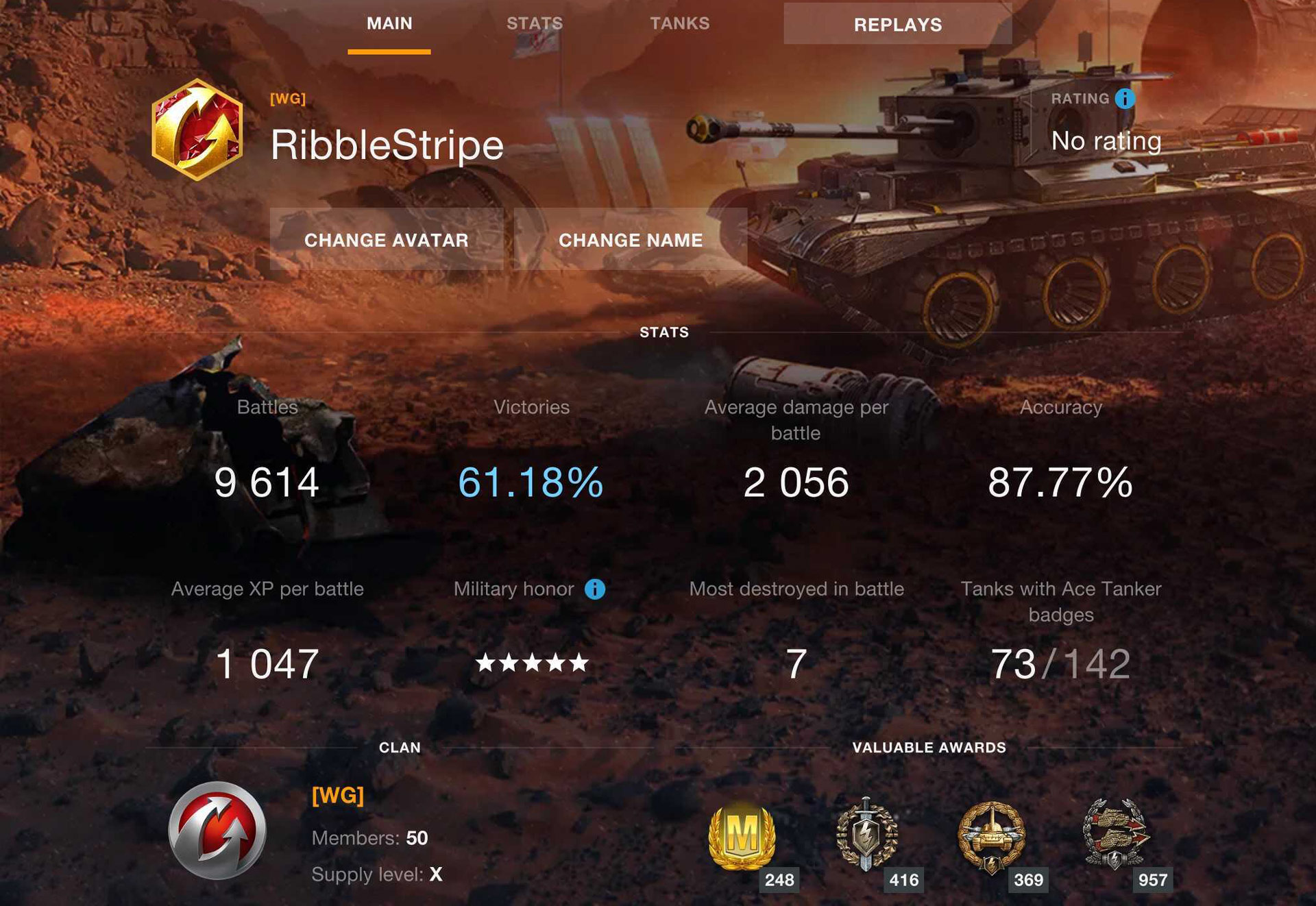Expand the Clan section details
This screenshot has height=906, width=1316.
tap(400, 748)
